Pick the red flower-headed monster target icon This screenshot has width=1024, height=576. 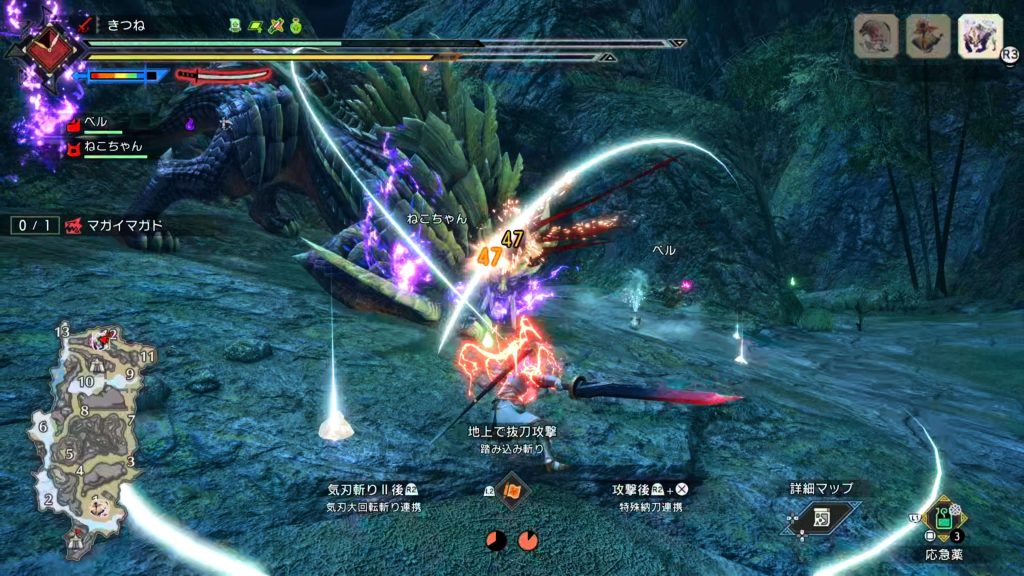click(928, 36)
